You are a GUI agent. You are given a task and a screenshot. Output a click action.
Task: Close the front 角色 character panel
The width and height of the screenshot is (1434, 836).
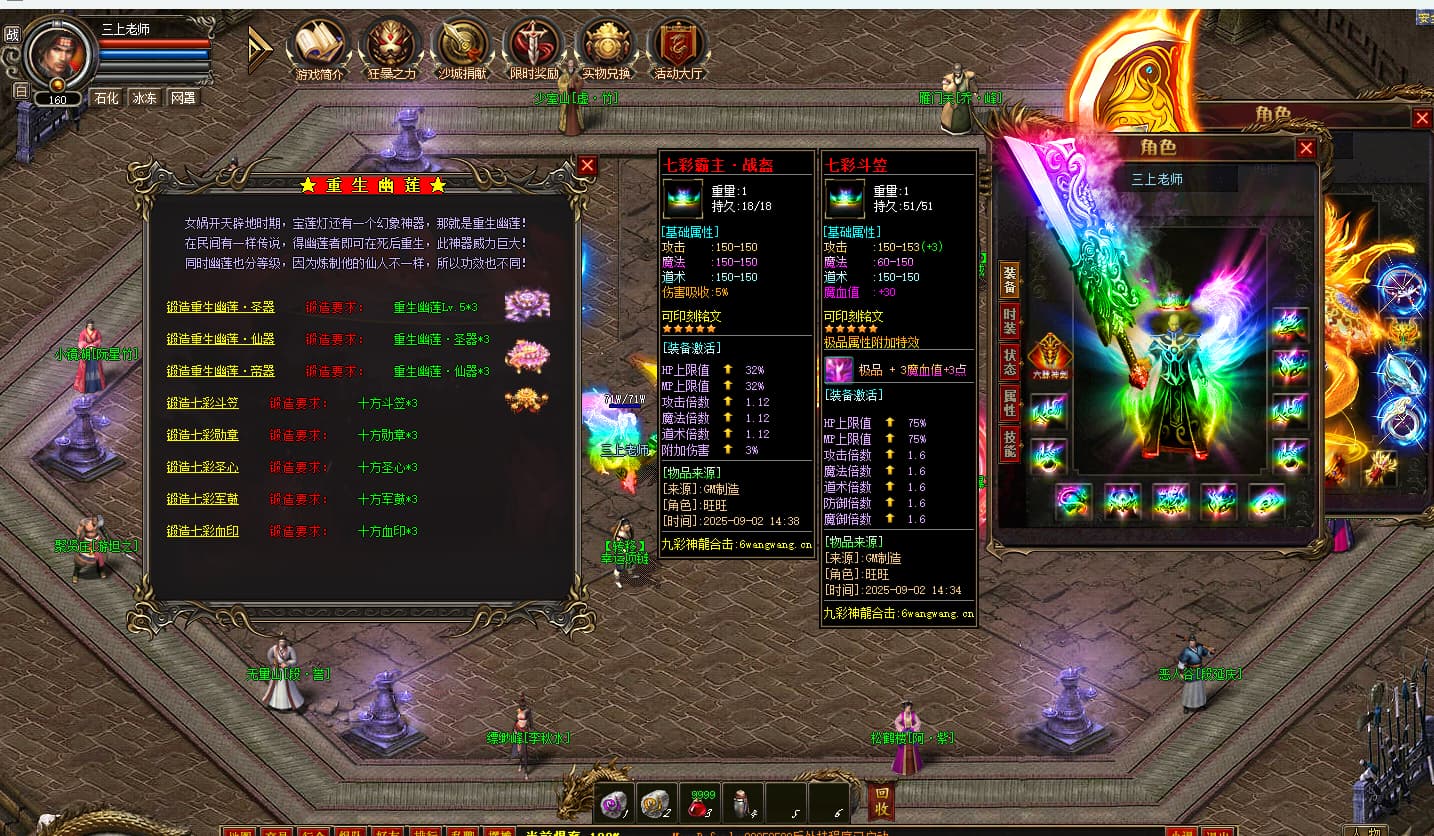(x=1306, y=149)
